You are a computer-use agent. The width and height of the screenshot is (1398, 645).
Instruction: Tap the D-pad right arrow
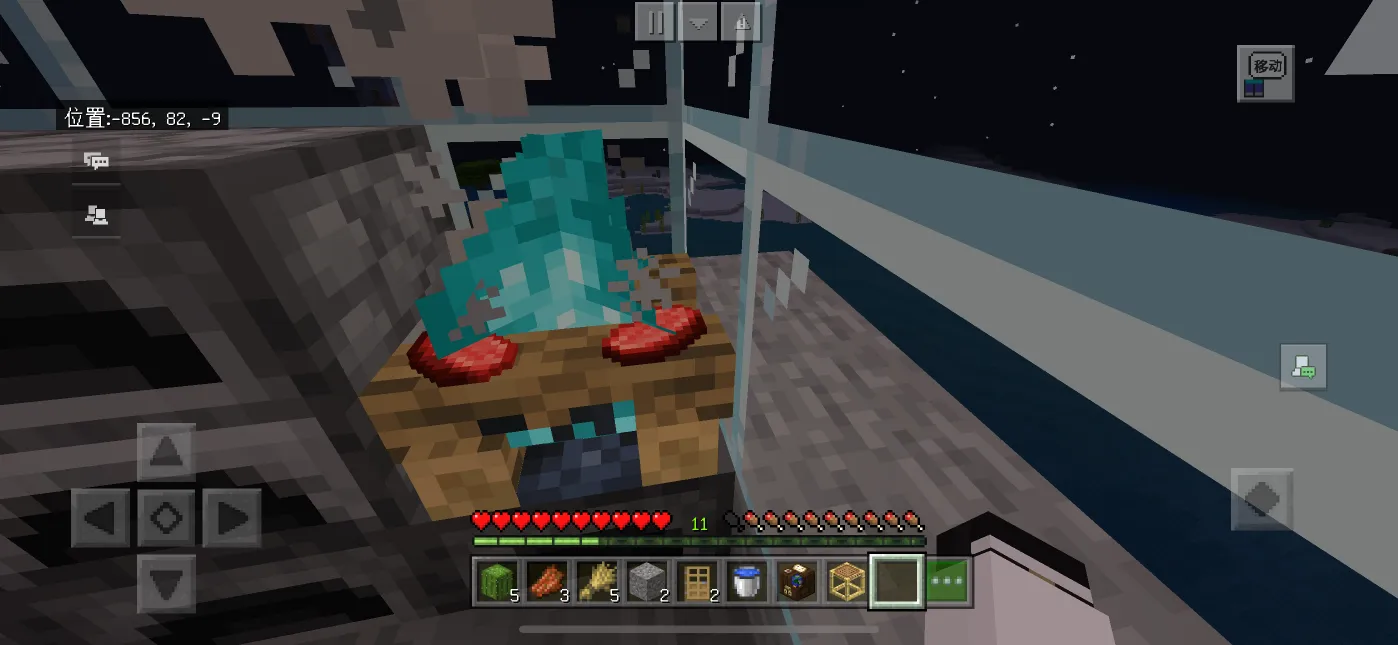click(x=232, y=518)
